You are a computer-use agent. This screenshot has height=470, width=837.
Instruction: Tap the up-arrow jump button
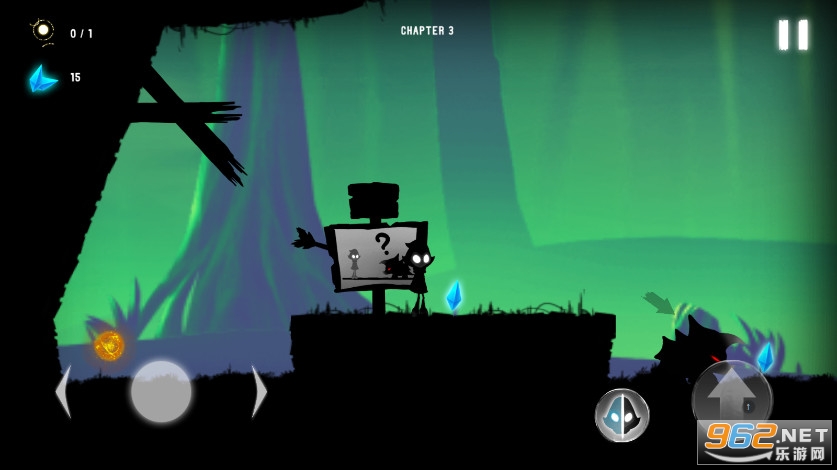tap(731, 397)
